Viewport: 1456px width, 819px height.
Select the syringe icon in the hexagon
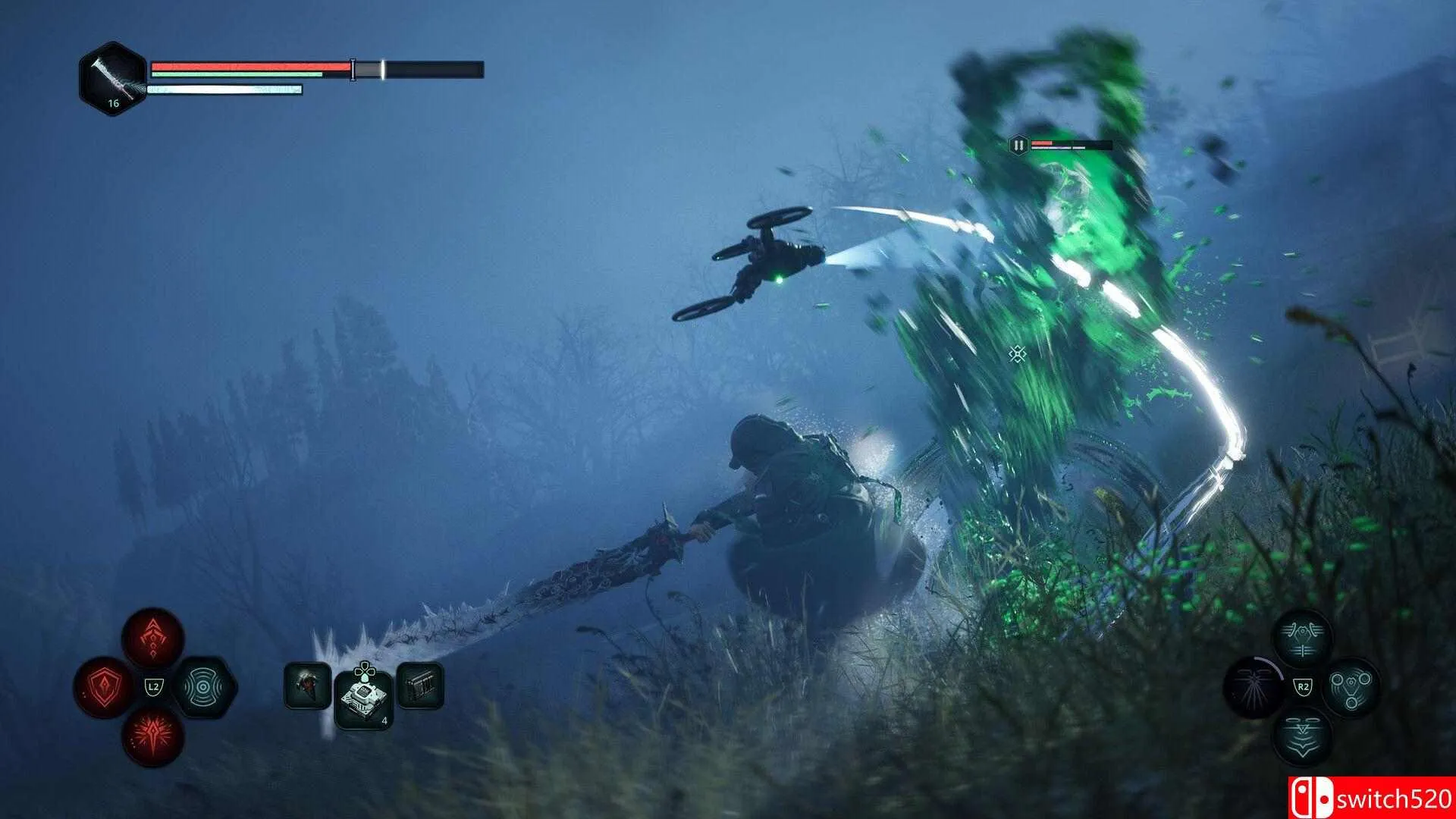(x=113, y=78)
